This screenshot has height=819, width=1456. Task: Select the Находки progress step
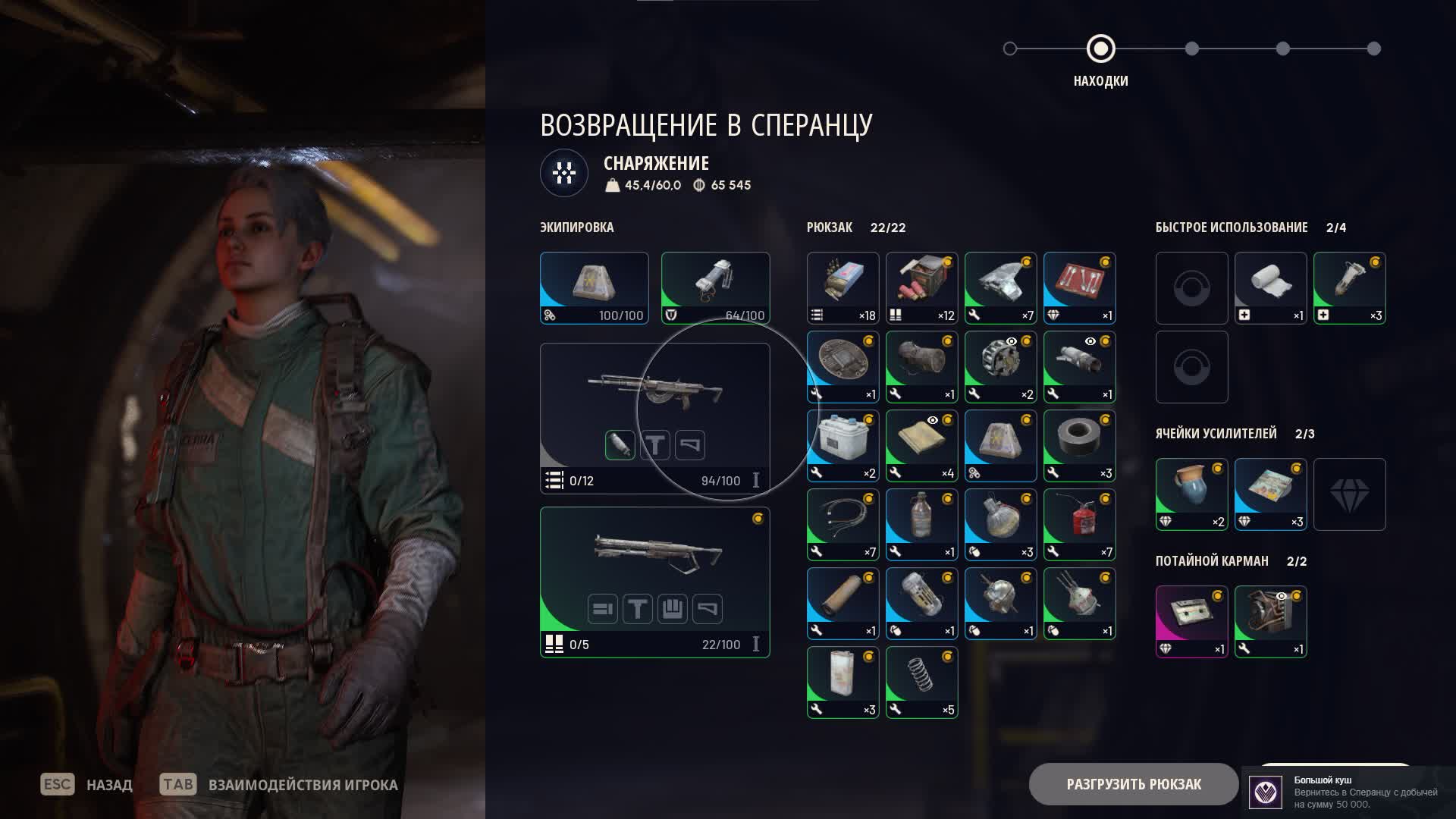[x=1100, y=49]
